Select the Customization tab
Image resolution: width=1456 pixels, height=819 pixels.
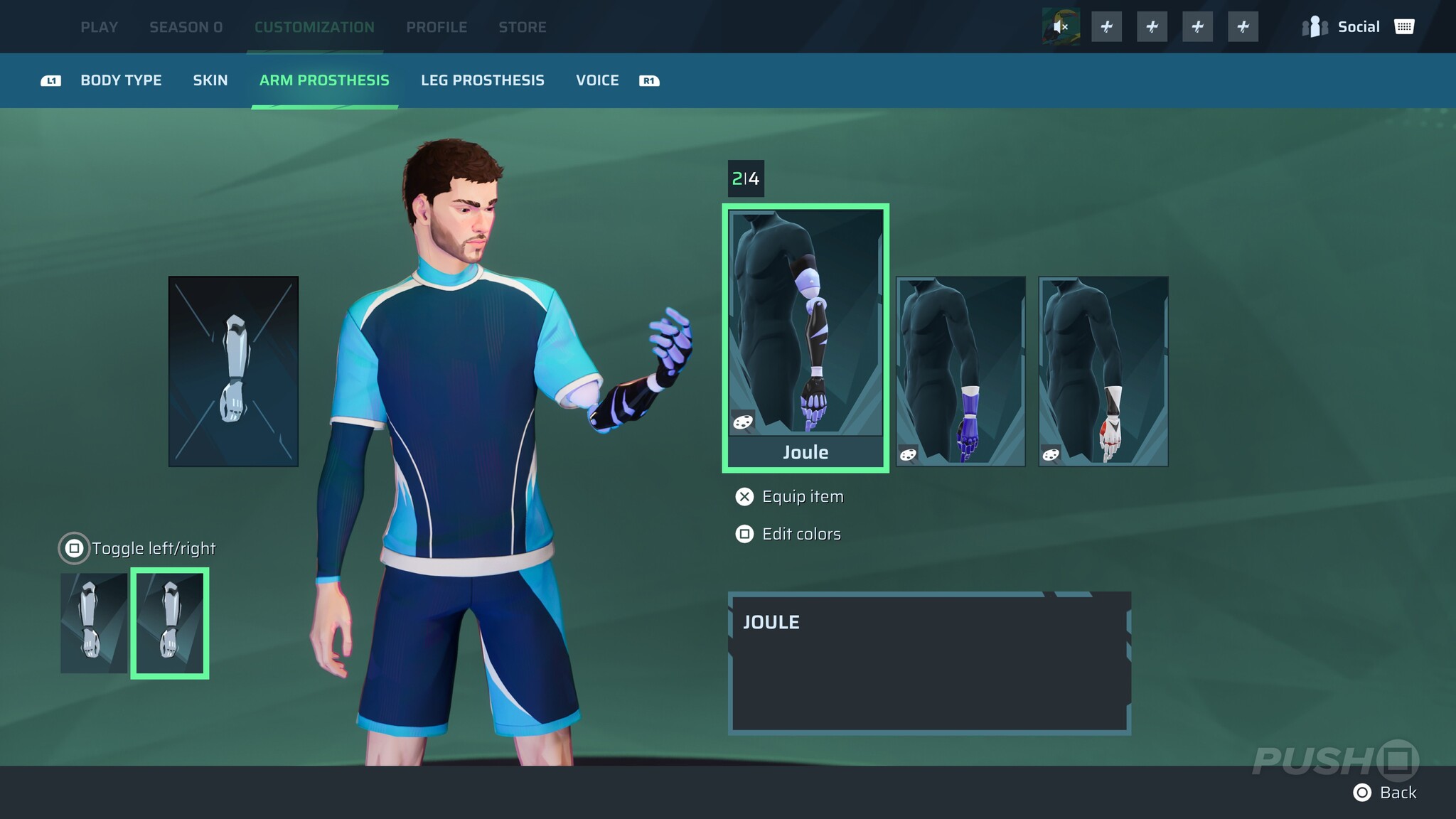tap(314, 27)
